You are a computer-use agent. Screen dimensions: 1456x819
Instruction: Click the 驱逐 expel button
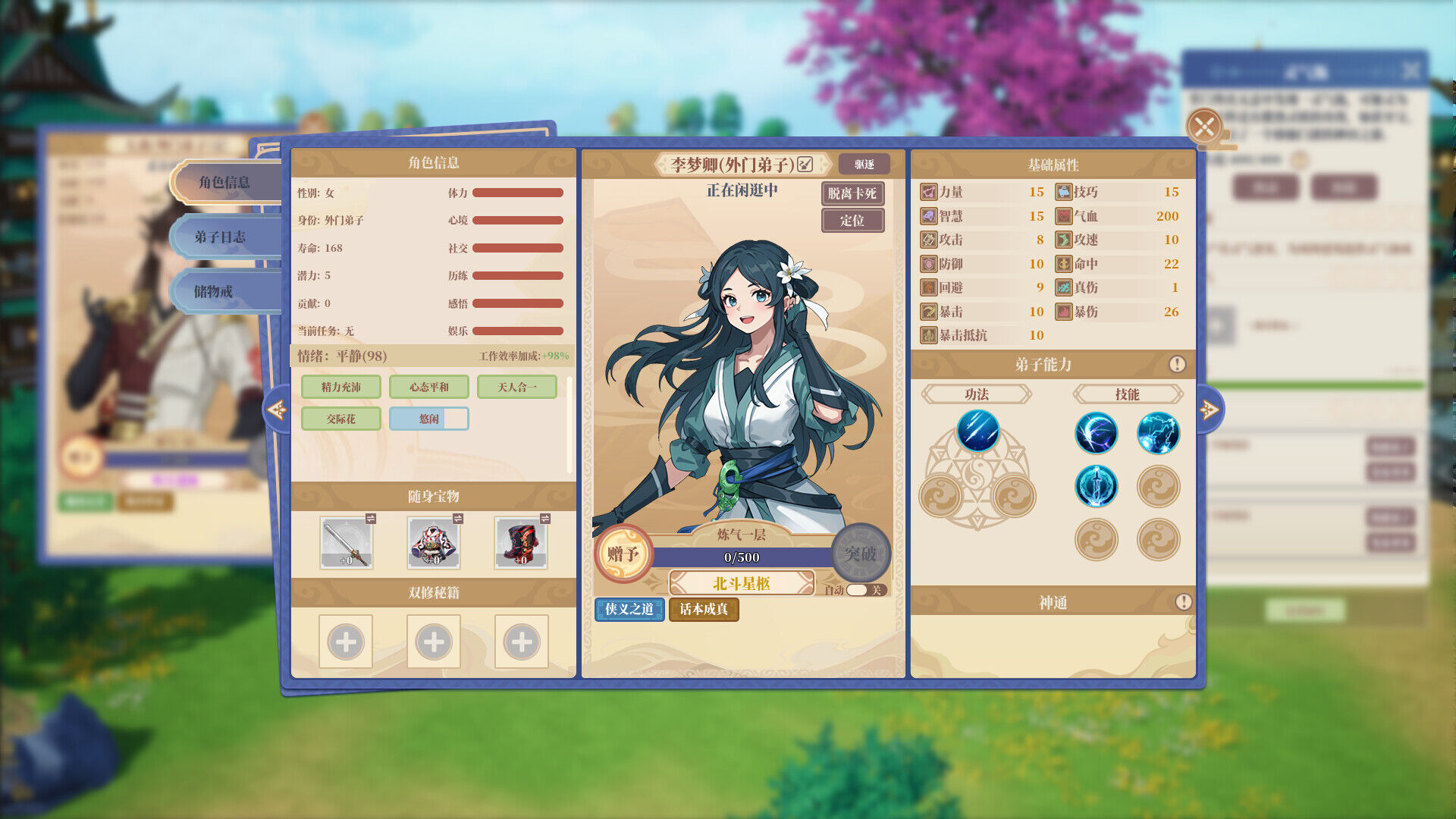[864, 165]
